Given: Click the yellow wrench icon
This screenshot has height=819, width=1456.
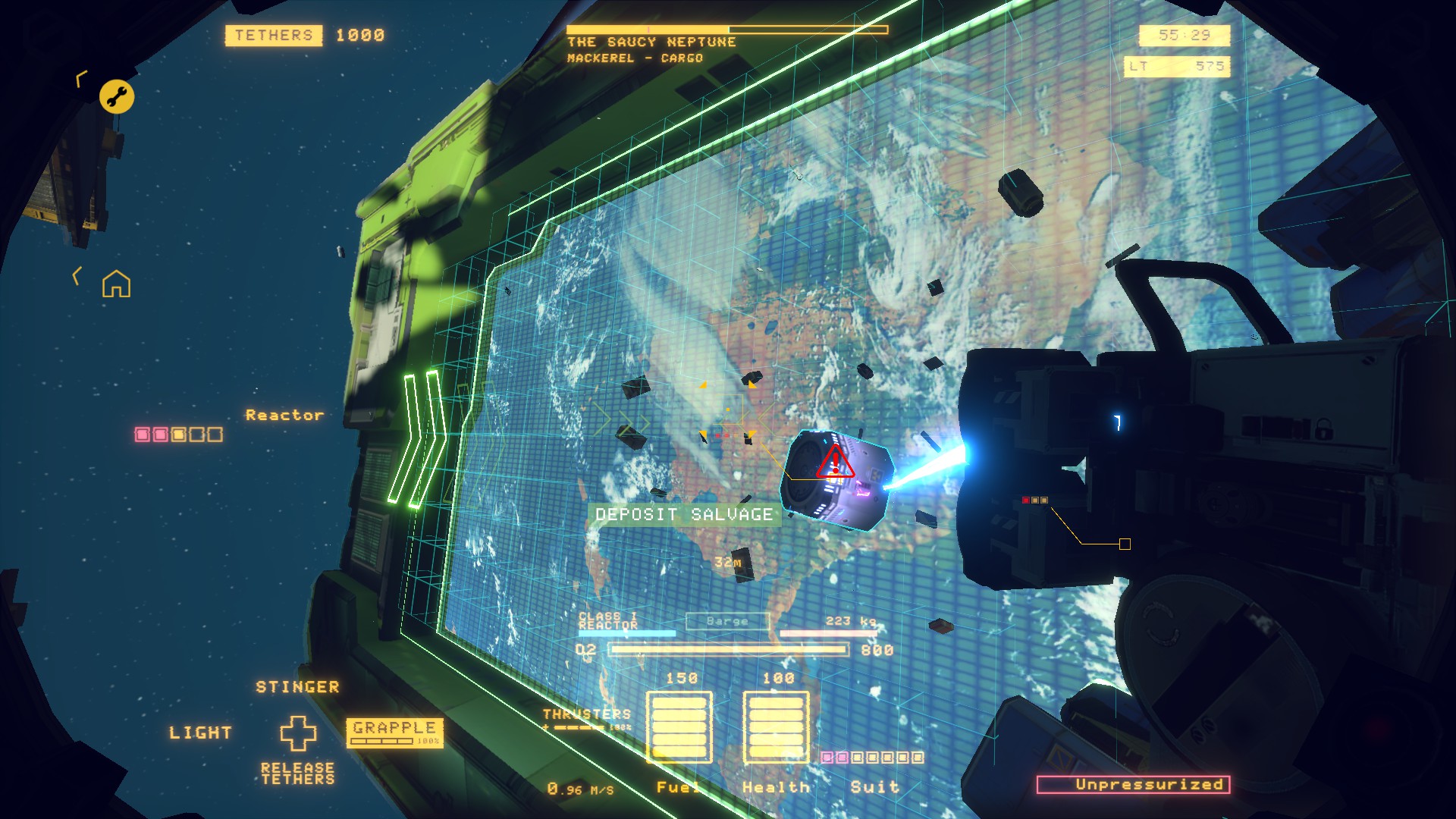Looking at the screenshot, I should click(117, 96).
